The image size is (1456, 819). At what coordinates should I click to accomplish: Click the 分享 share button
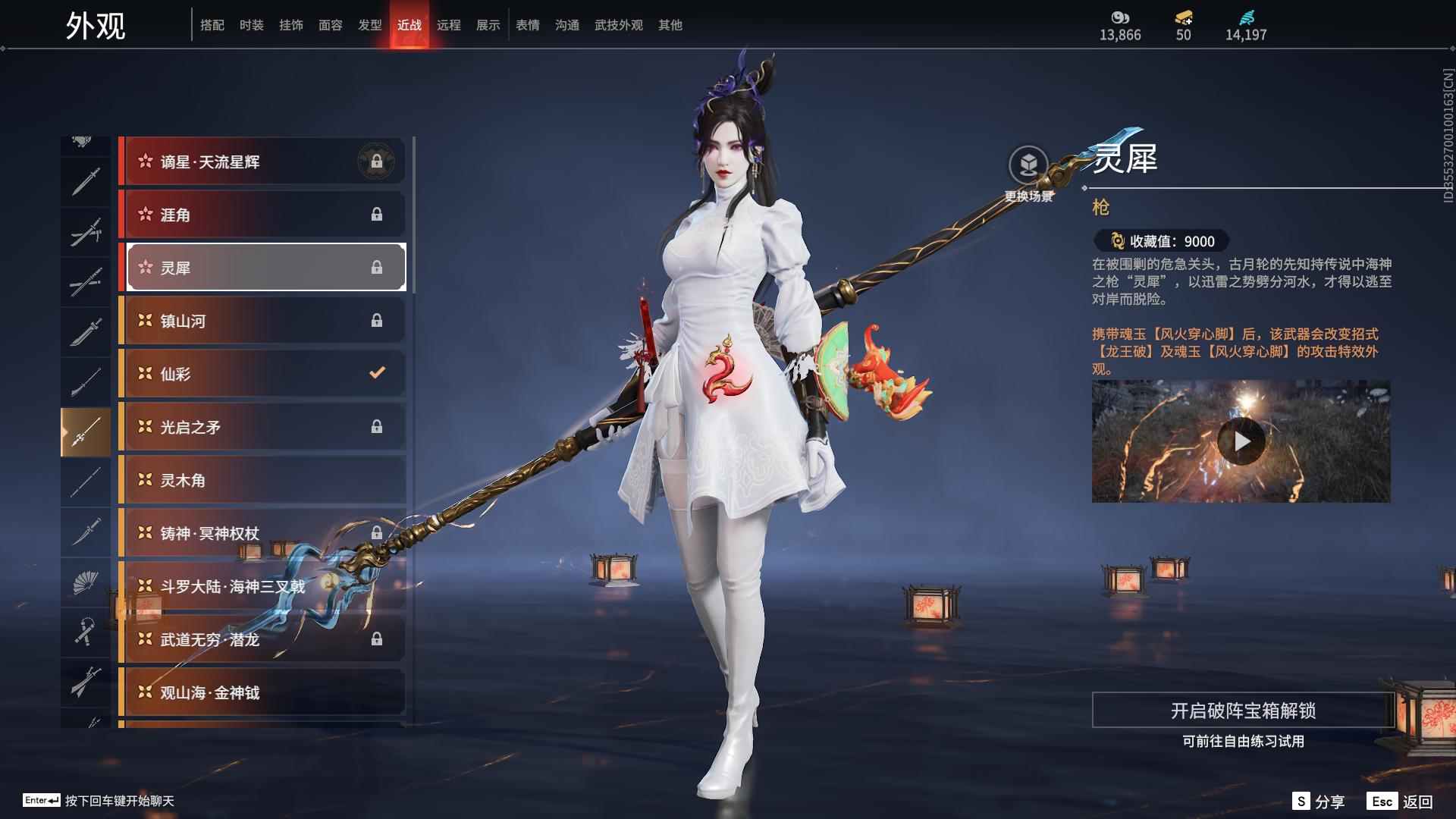1319,802
